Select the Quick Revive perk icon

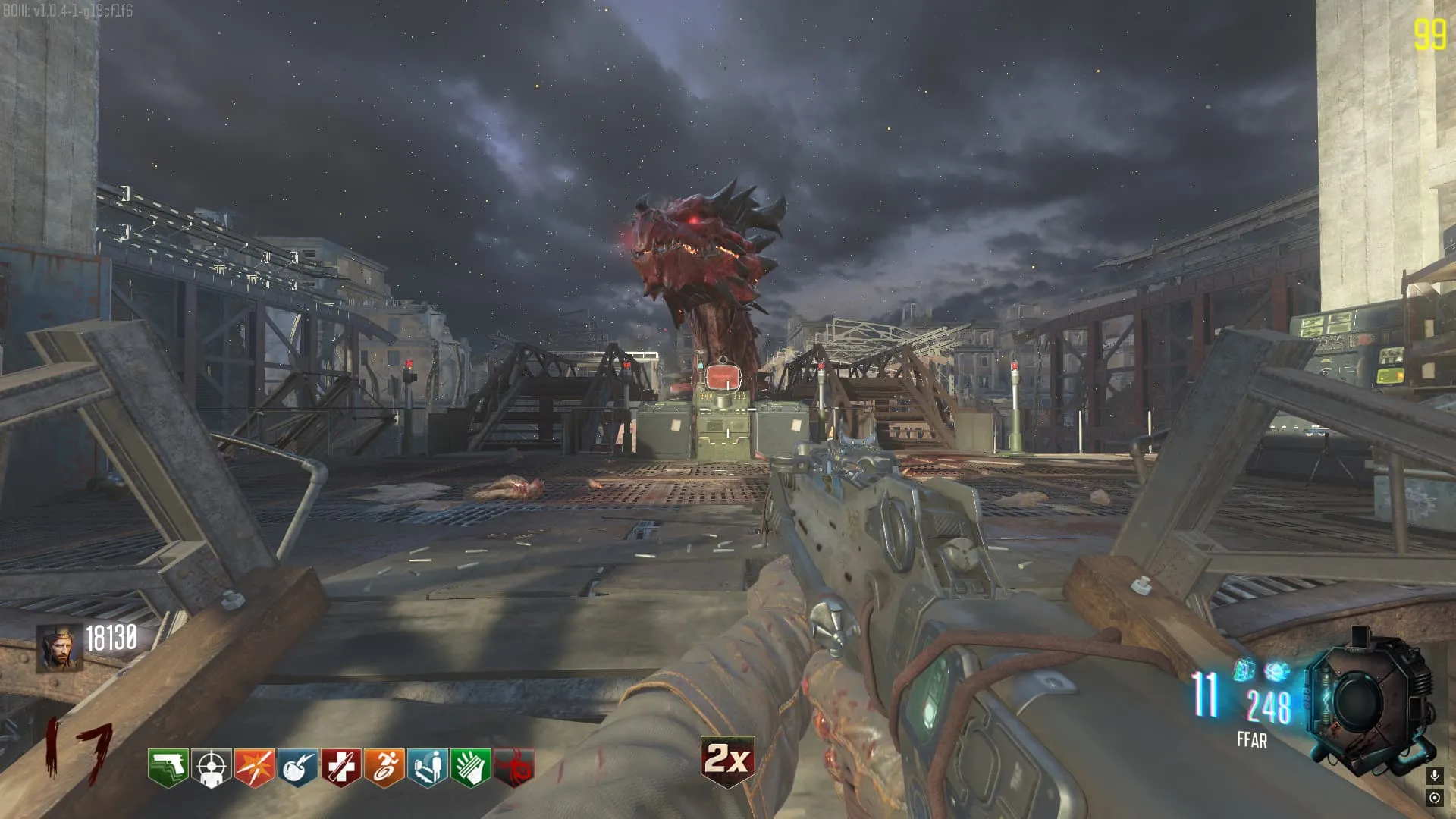[427, 767]
